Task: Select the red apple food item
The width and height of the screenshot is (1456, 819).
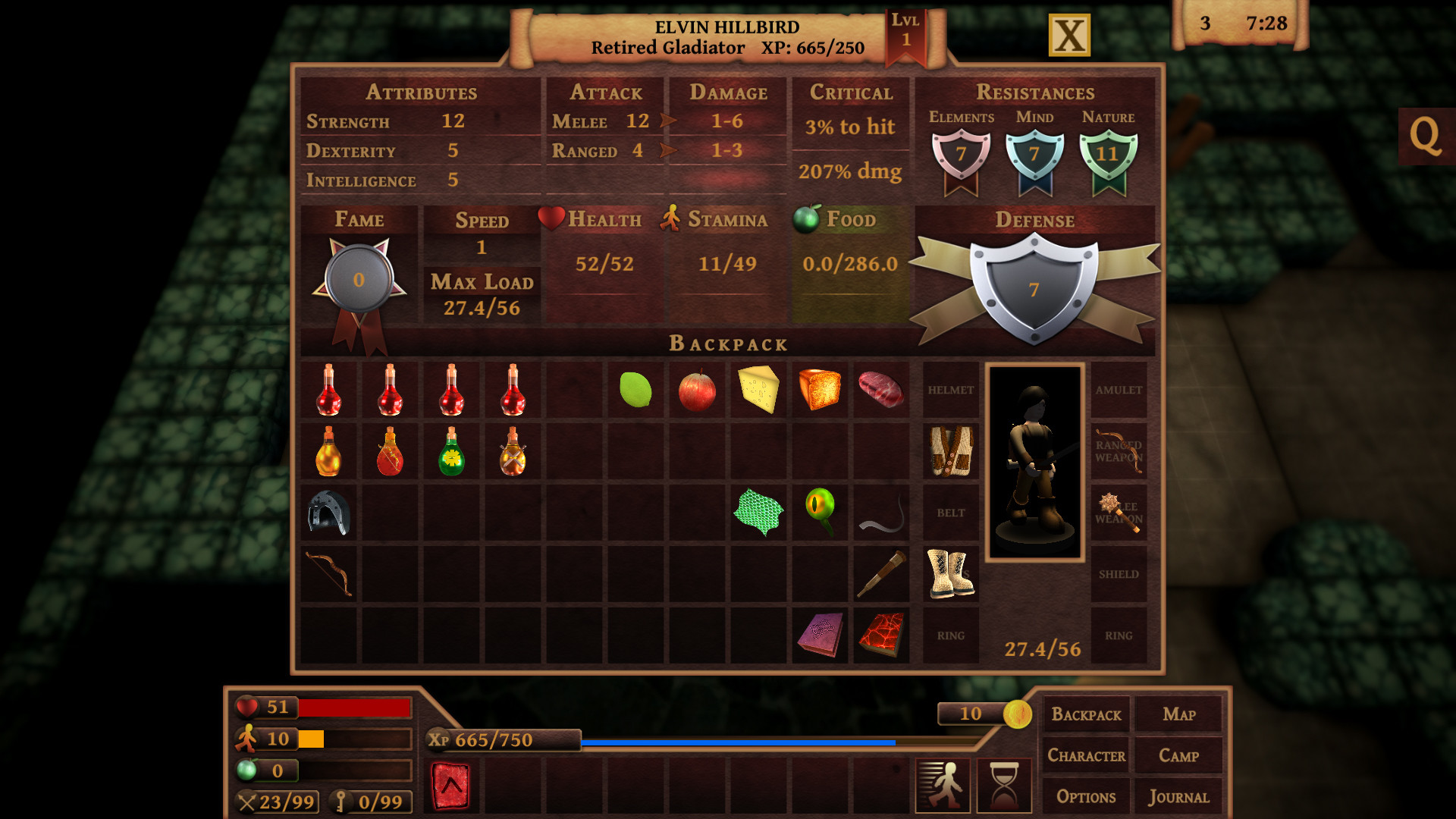Action: click(x=697, y=391)
